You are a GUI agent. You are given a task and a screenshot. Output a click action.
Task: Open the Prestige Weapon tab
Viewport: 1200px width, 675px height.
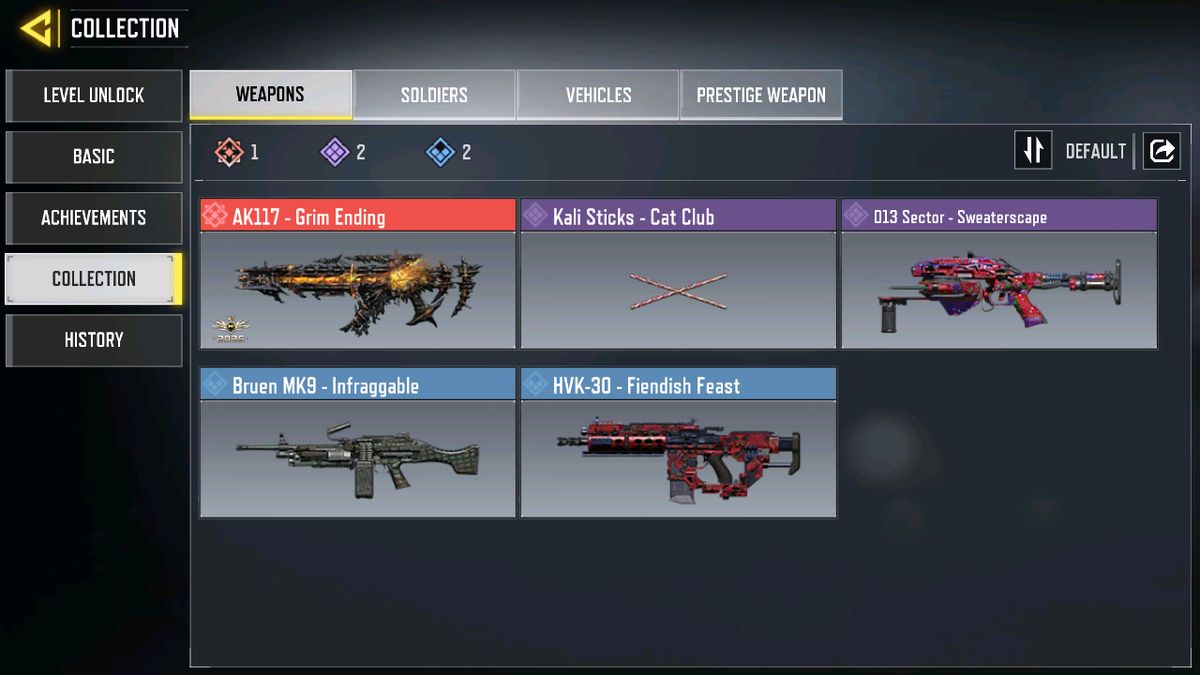pos(761,95)
